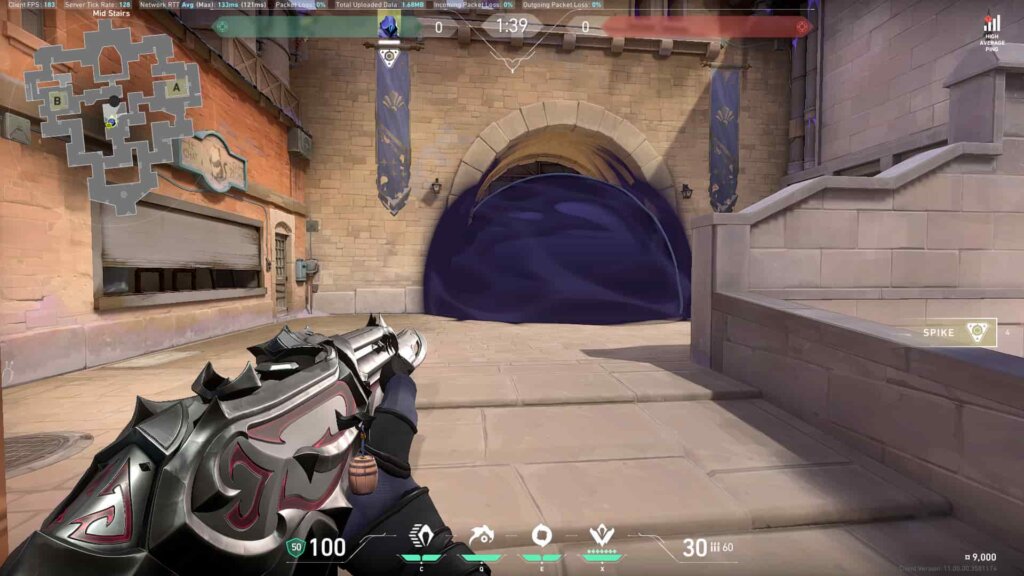The image size is (1024, 576).
Task: Select the B site marker on minimap
Action: point(59,99)
